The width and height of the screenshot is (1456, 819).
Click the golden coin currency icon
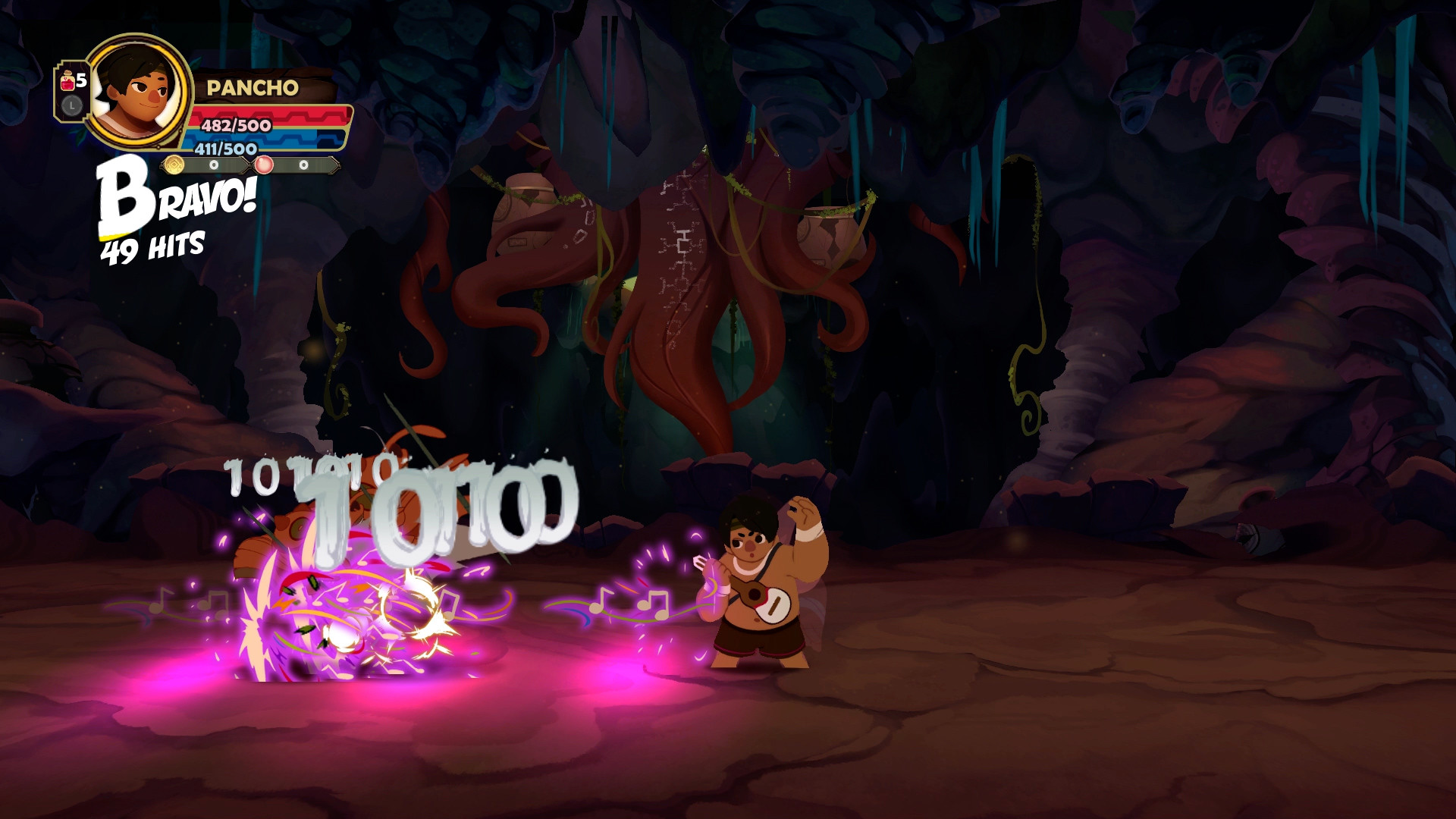[x=174, y=166]
